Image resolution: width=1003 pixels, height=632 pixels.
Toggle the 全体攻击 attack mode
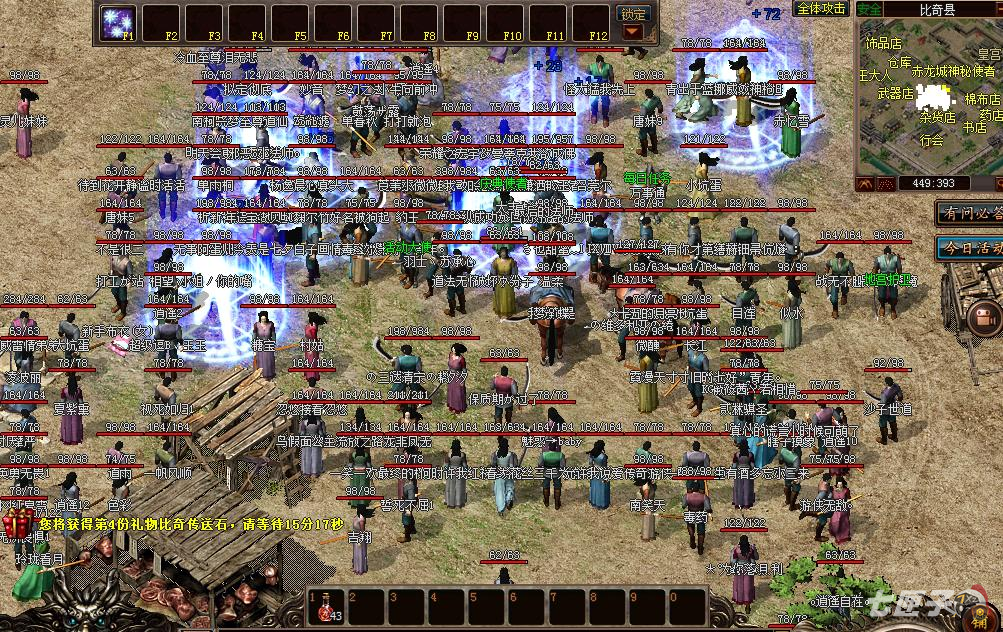click(821, 9)
